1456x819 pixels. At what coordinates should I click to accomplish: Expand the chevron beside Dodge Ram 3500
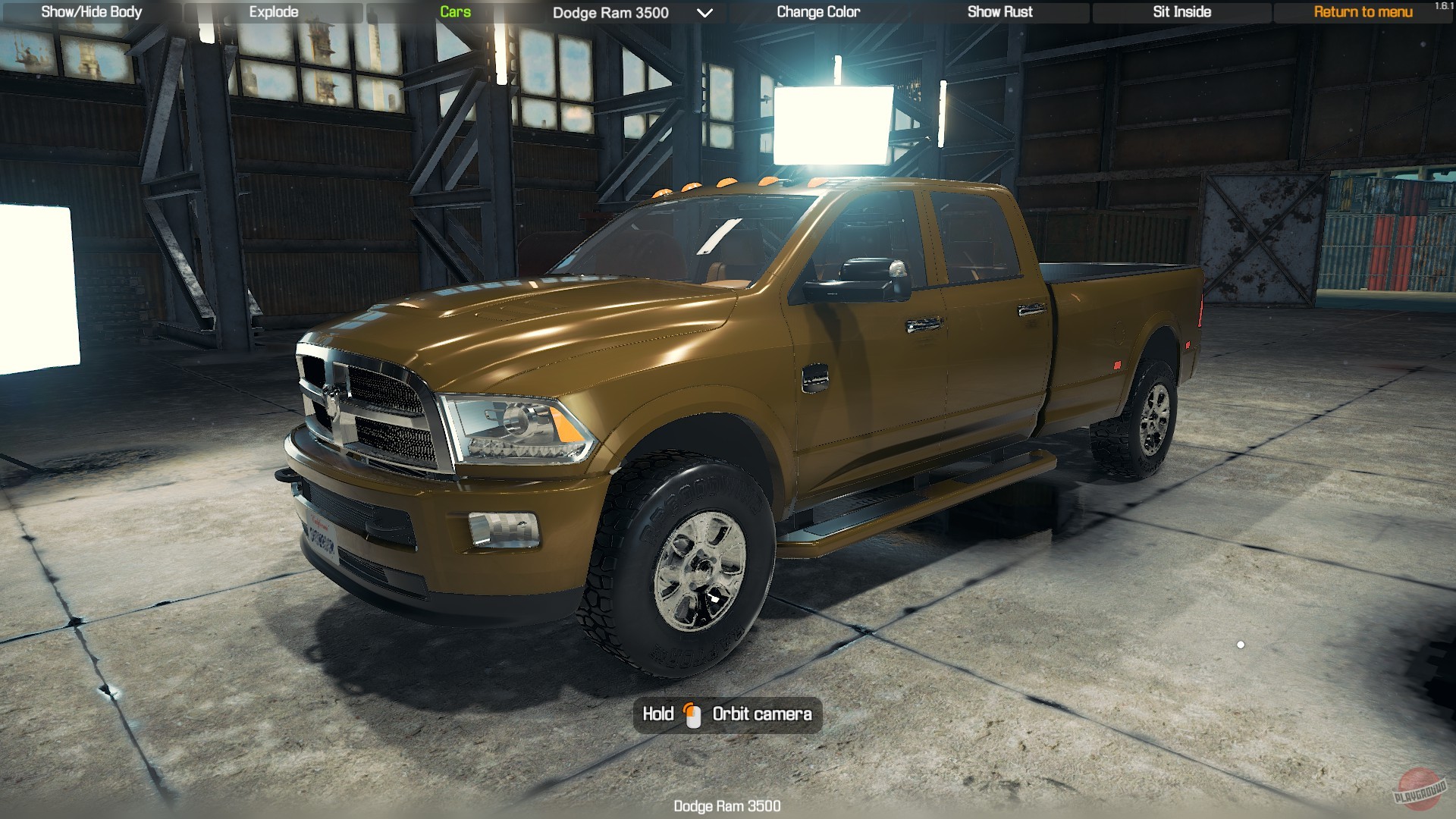(705, 13)
